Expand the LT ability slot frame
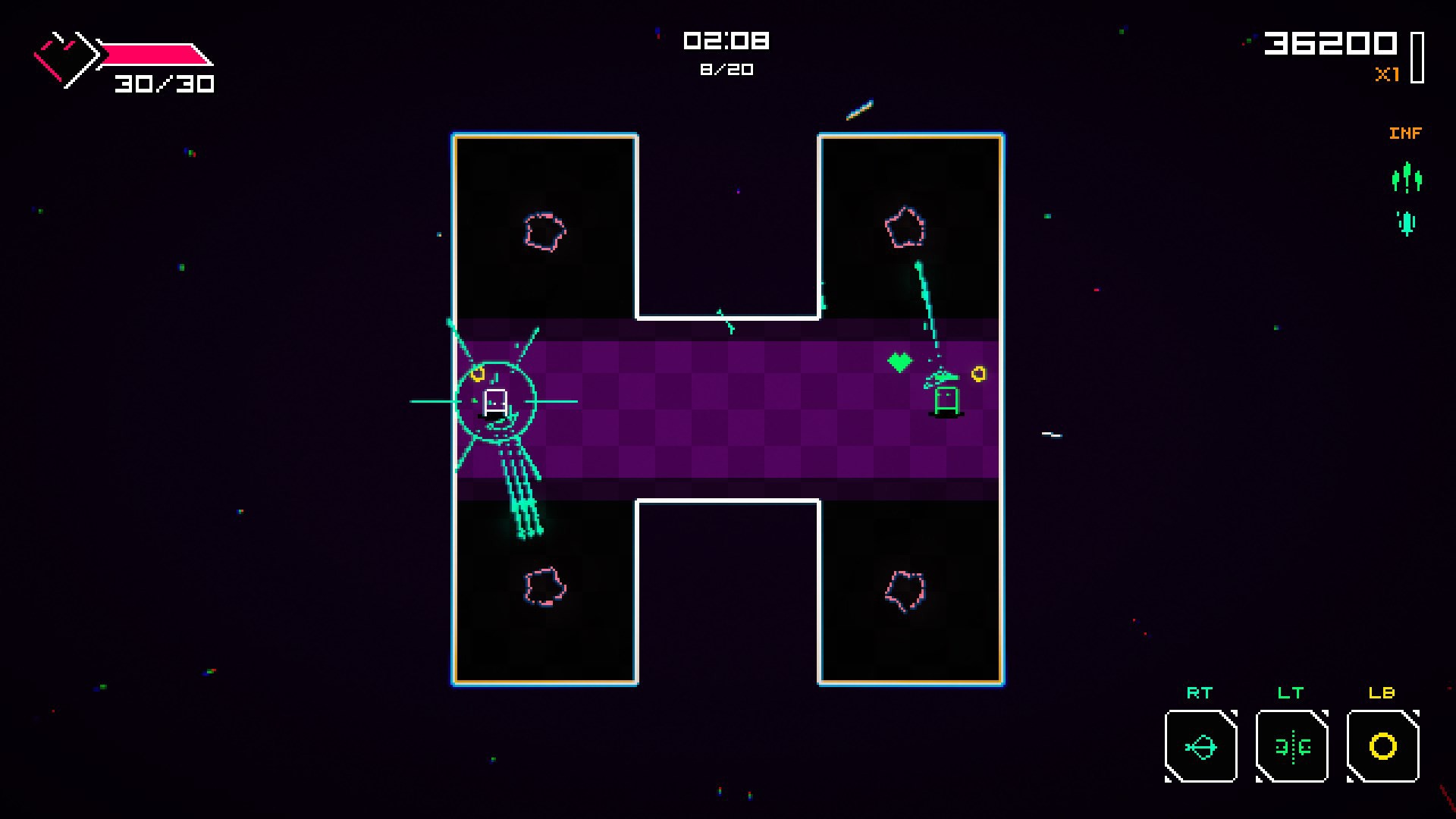The image size is (1456, 819). click(1291, 747)
